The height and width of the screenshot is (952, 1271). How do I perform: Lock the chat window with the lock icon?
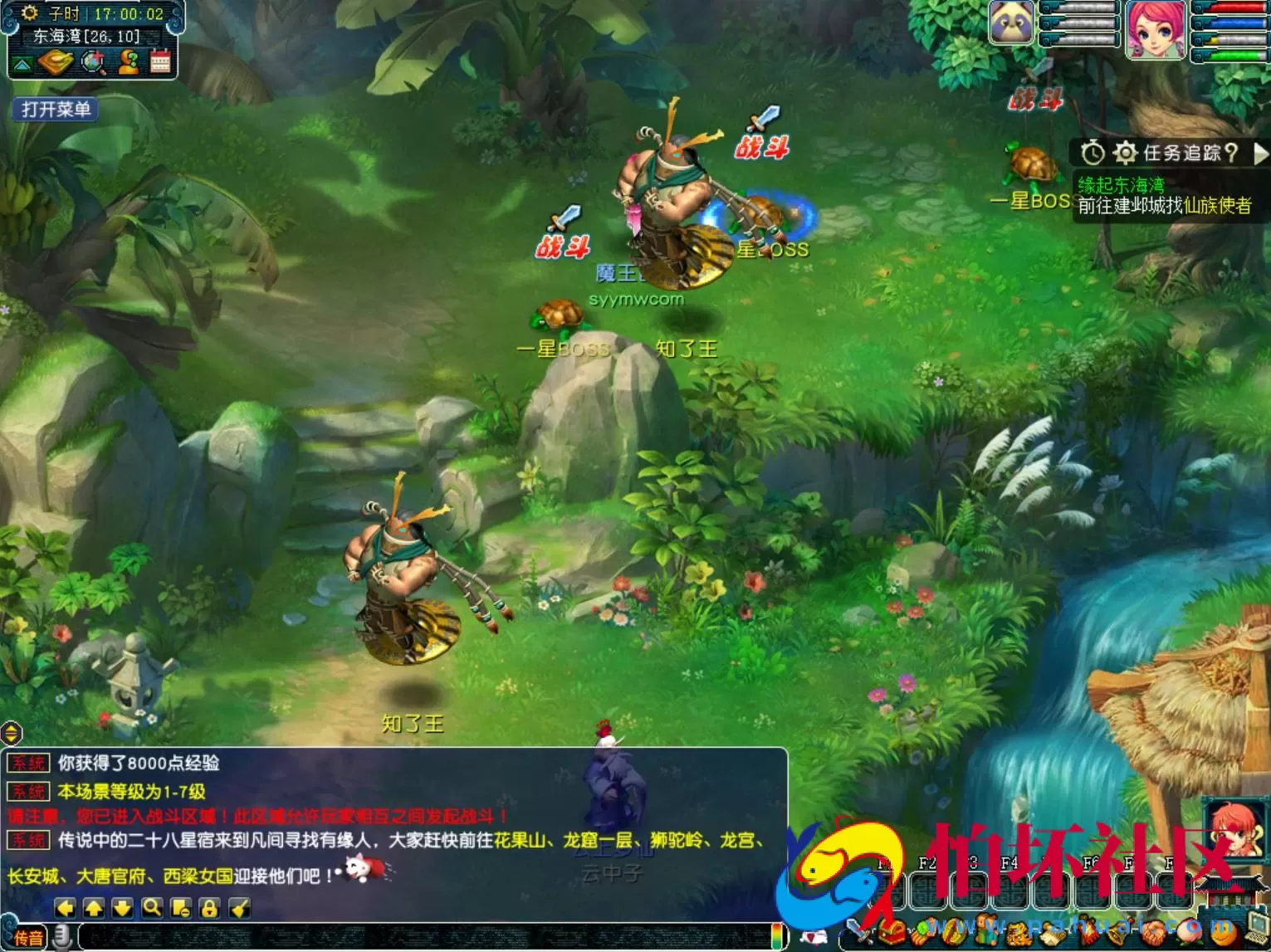click(209, 909)
